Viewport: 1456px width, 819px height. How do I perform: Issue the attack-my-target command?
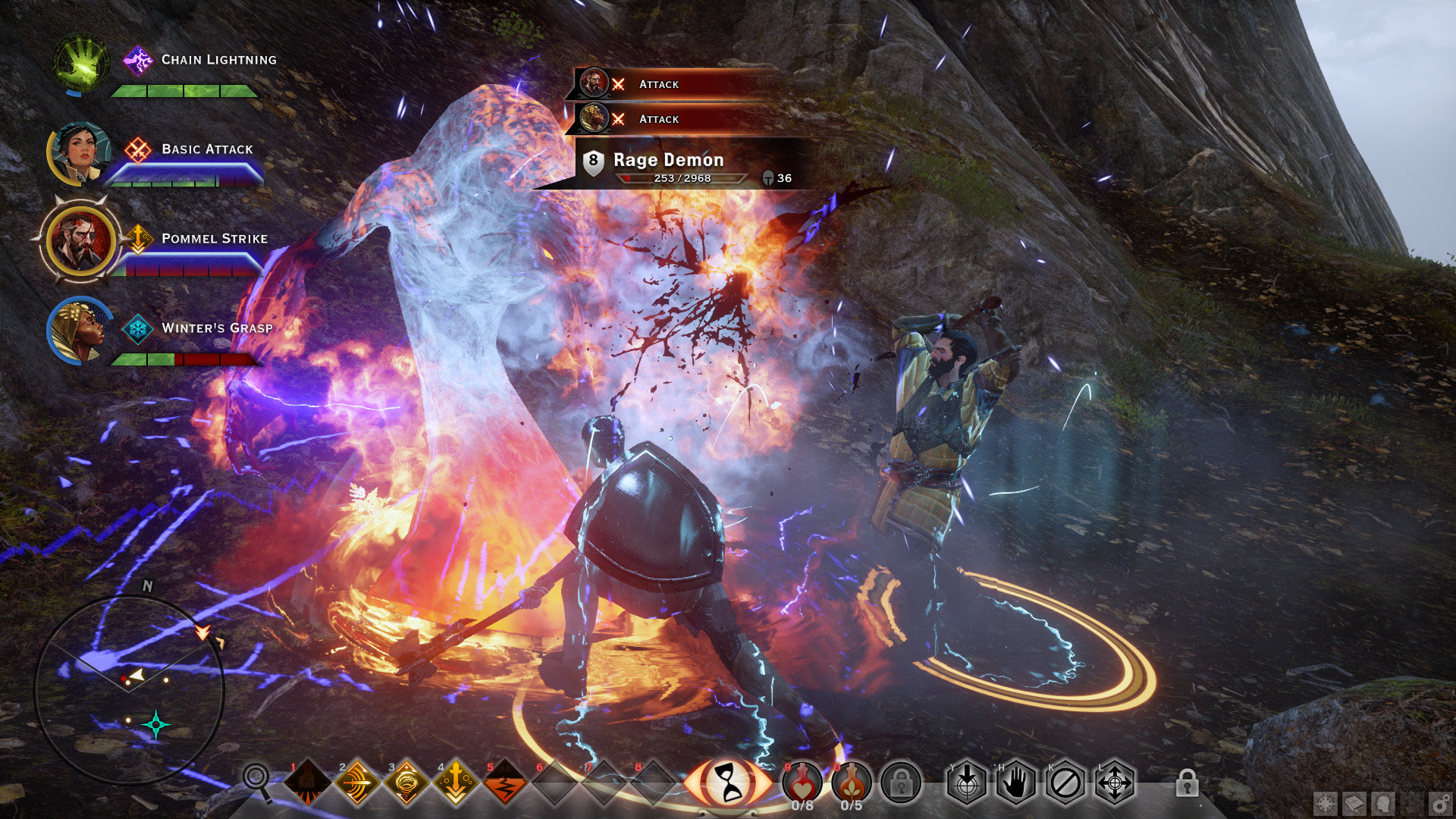tap(967, 783)
